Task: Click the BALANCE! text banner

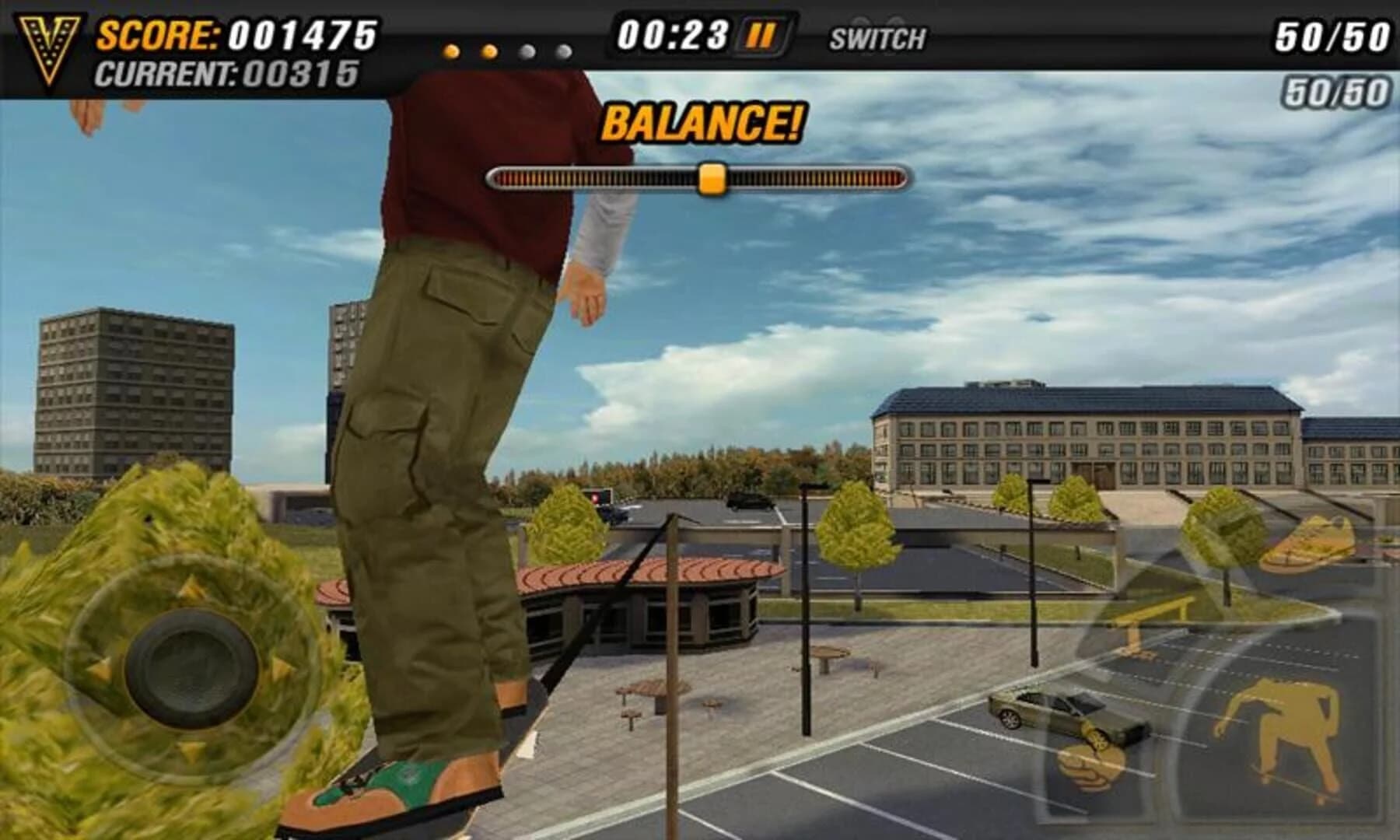Action: click(x=704, y=121)
